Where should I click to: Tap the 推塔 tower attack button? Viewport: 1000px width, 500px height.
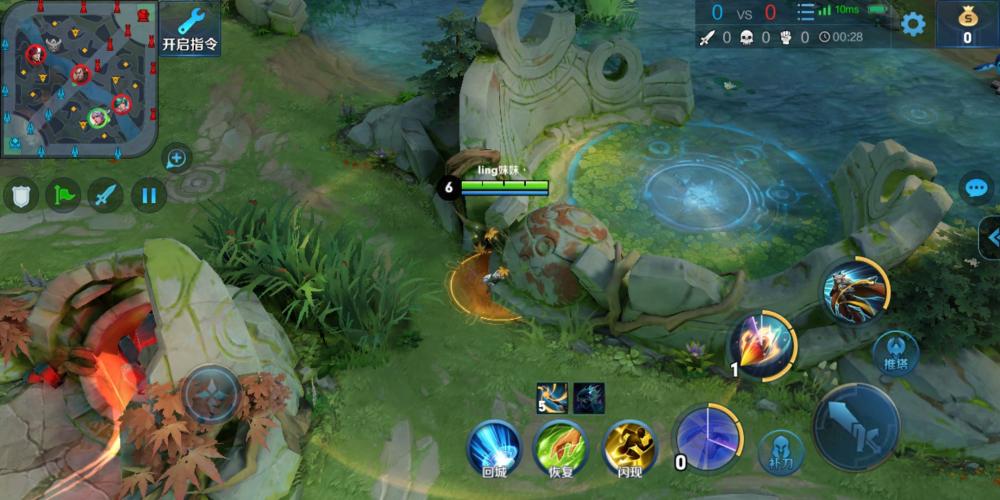[x=895, y=354]
